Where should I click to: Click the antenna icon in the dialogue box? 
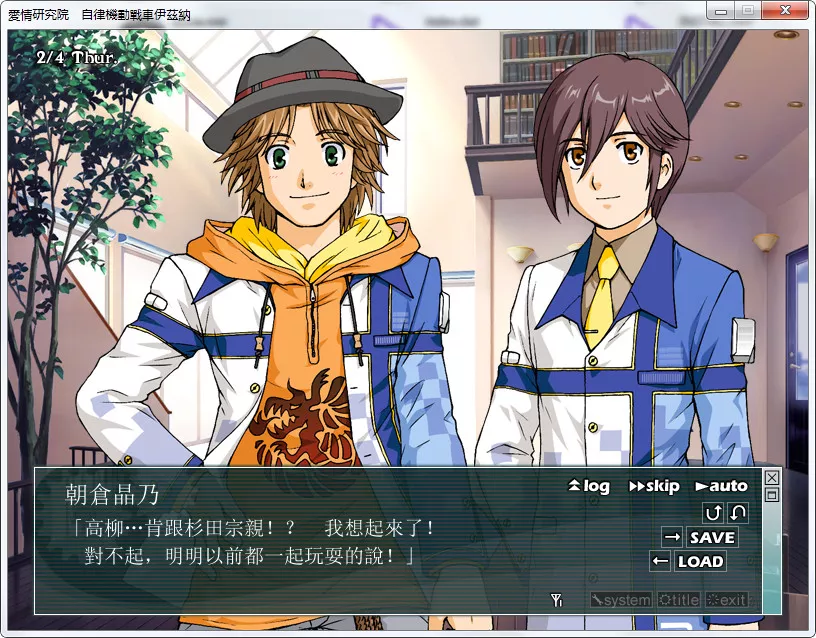tap(558, 600)
